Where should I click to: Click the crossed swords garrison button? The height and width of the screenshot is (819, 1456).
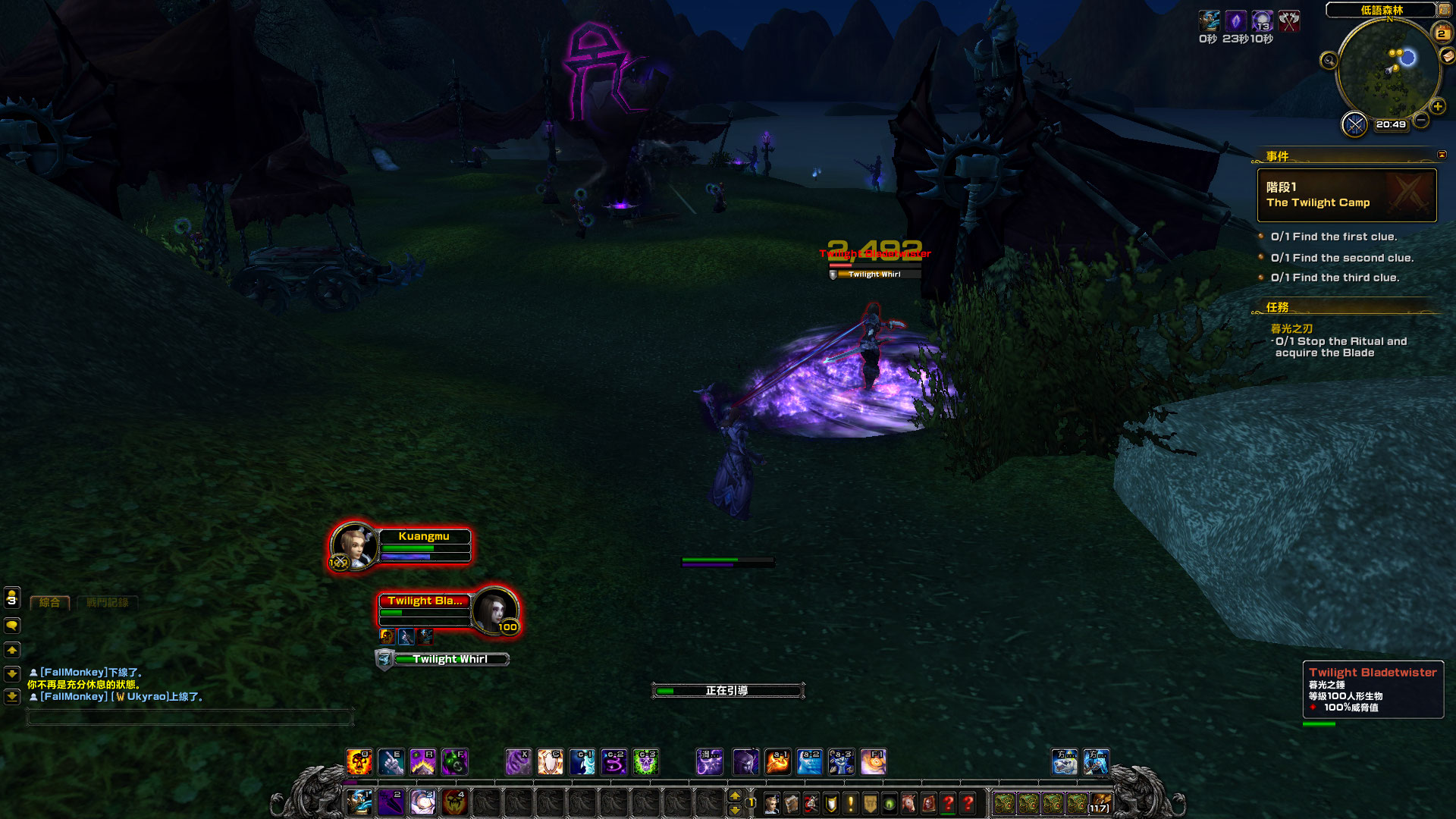1354,124
